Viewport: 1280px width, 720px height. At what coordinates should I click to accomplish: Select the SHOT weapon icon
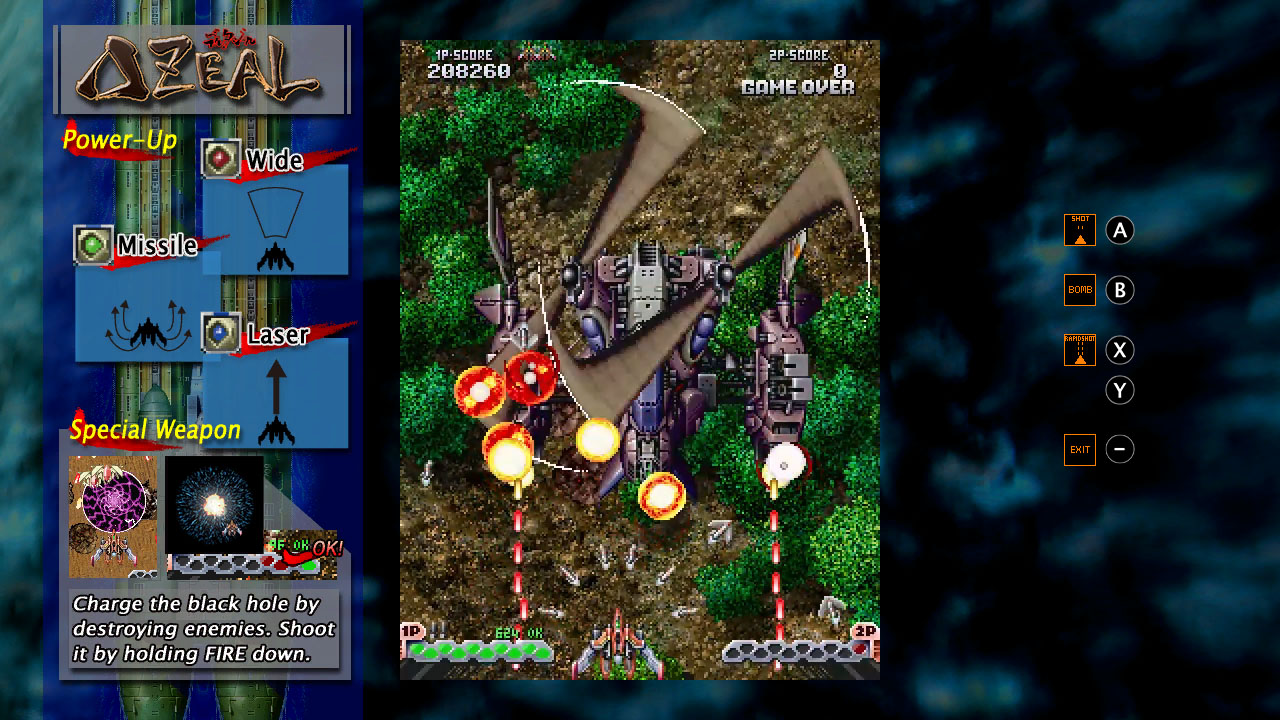point(1079,229)
